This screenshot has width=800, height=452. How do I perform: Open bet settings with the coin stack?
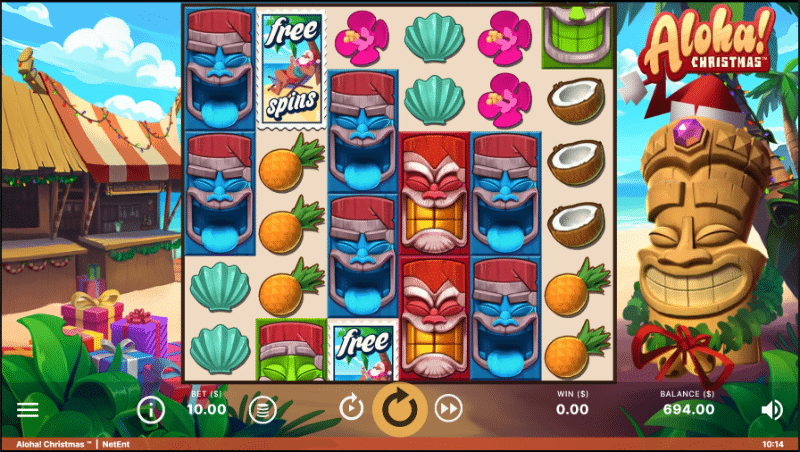coord(262,409)
